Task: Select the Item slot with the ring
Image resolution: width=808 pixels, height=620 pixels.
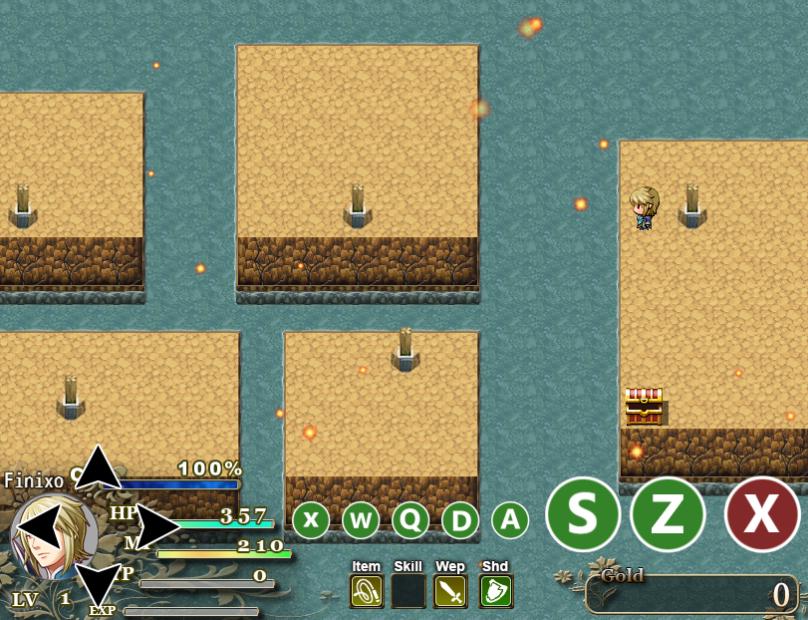Action: (367, 591)
